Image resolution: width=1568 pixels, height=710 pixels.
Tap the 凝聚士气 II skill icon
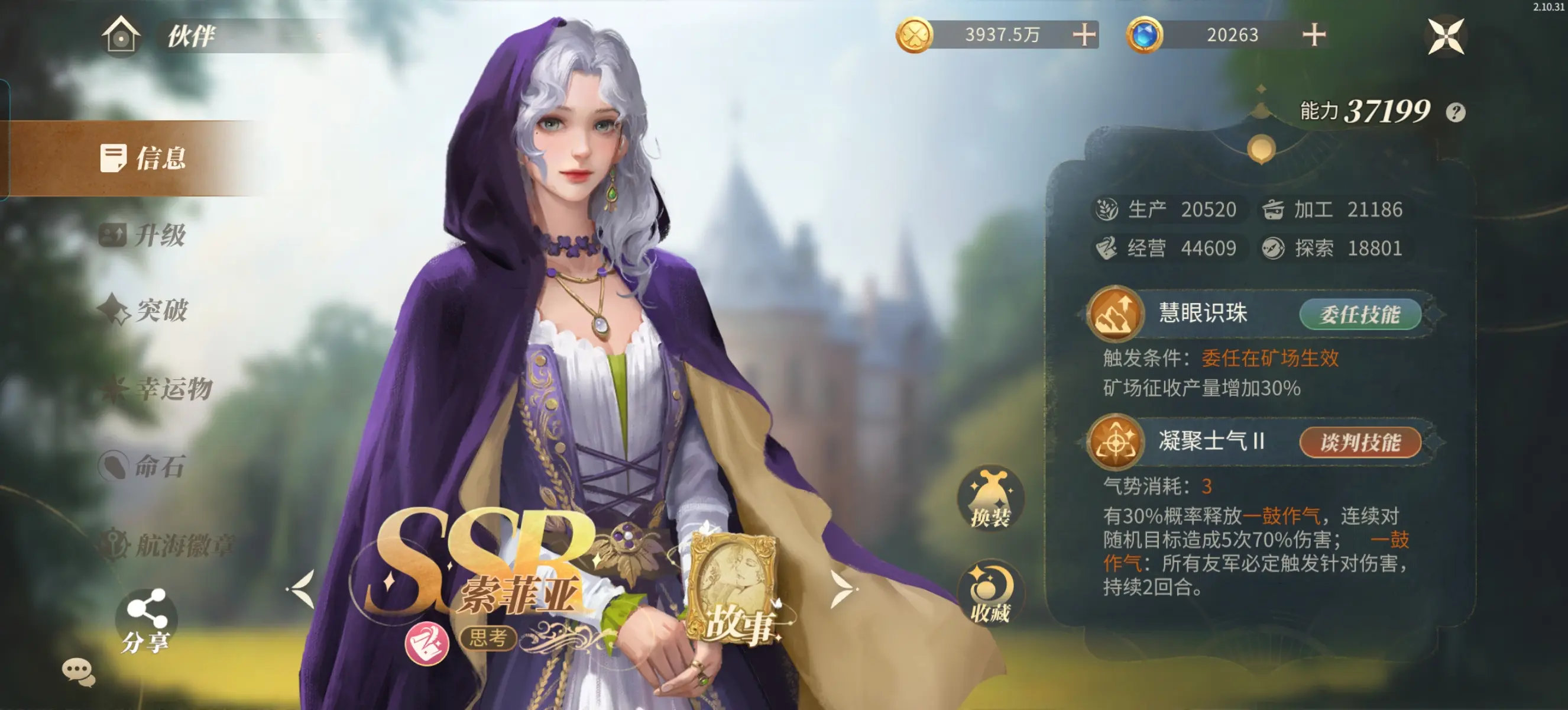point(1115,441)
